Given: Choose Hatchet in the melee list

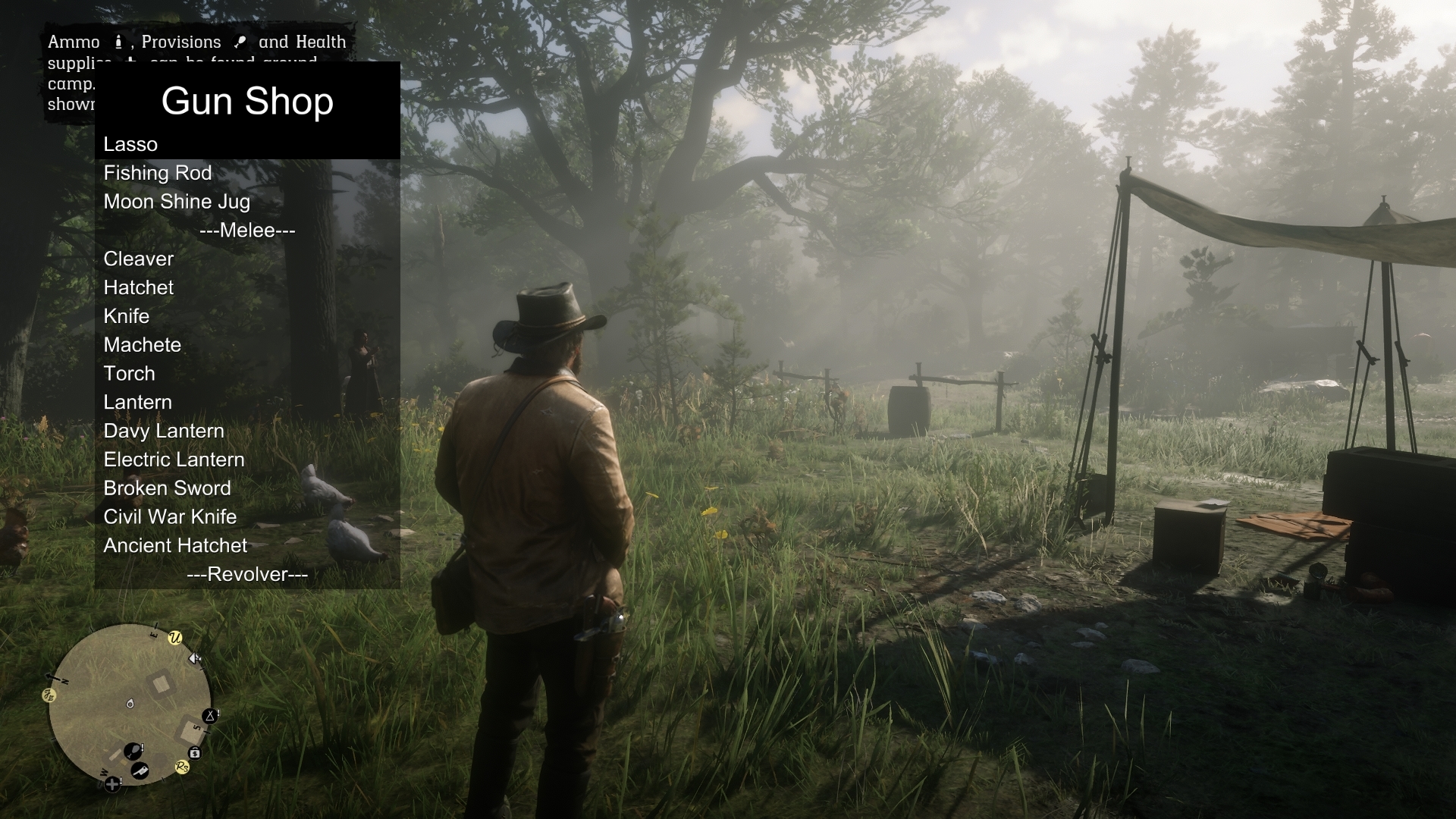Looking at the screenshot, I should pyautogui.click(x=139, y=288).
